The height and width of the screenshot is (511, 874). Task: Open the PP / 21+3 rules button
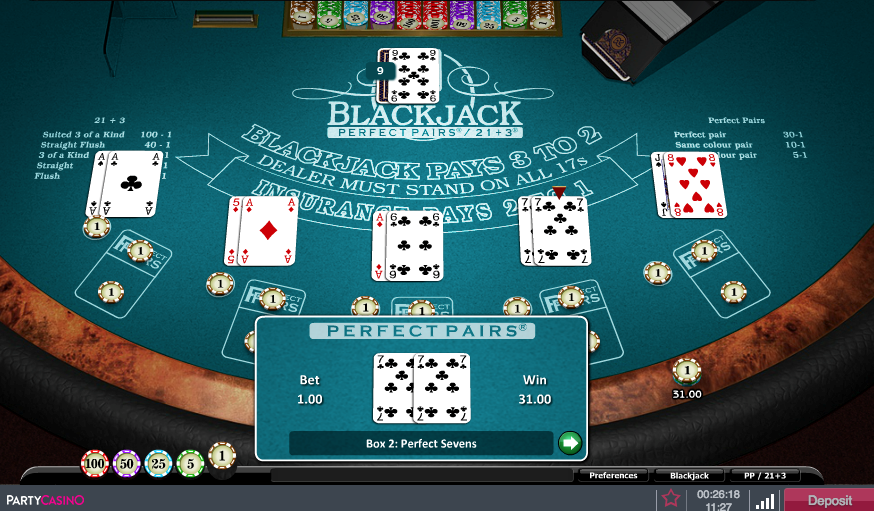tap(765, 476)
